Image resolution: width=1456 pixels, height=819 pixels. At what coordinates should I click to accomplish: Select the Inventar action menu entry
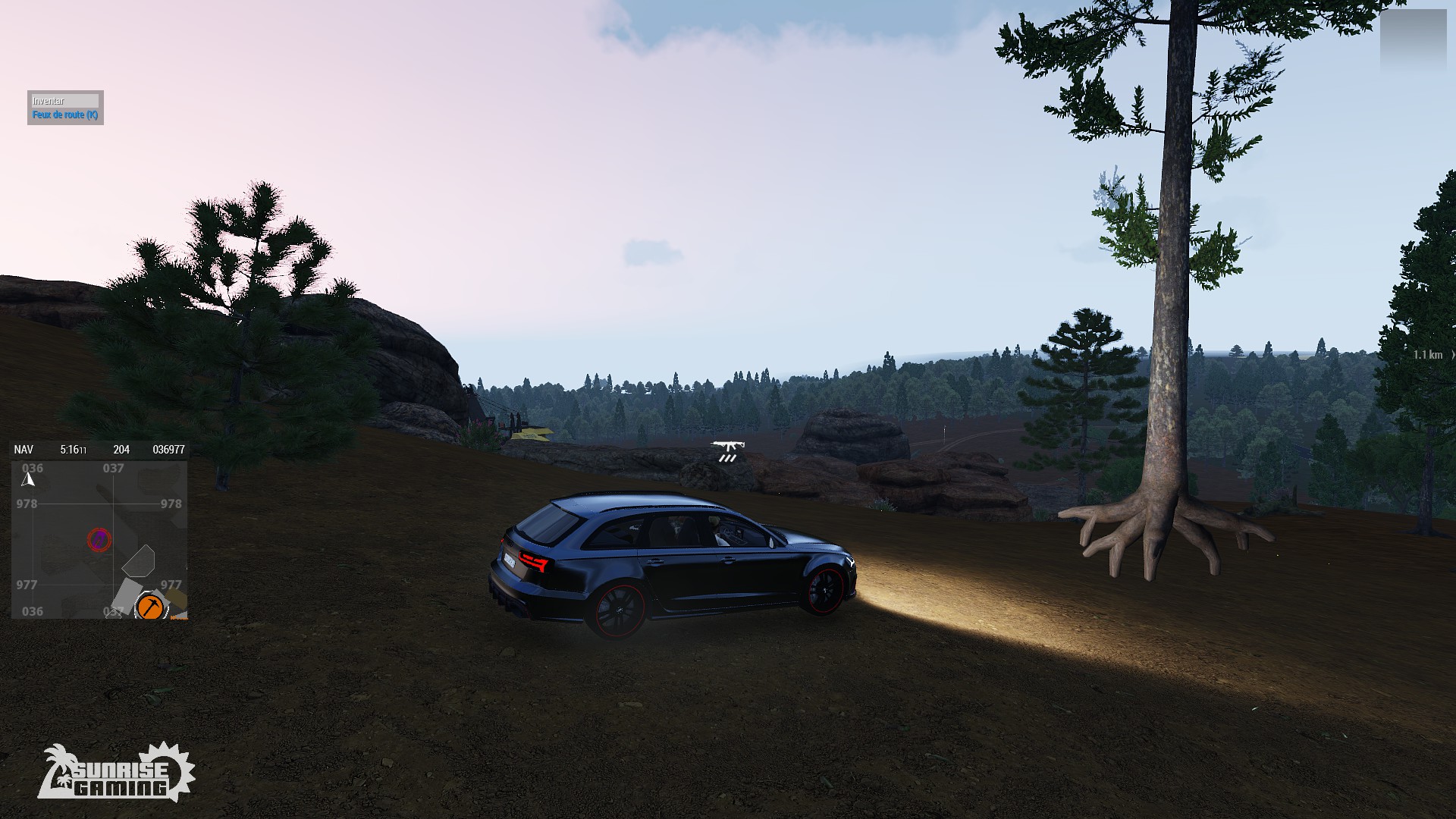click(x=64, y=101)
